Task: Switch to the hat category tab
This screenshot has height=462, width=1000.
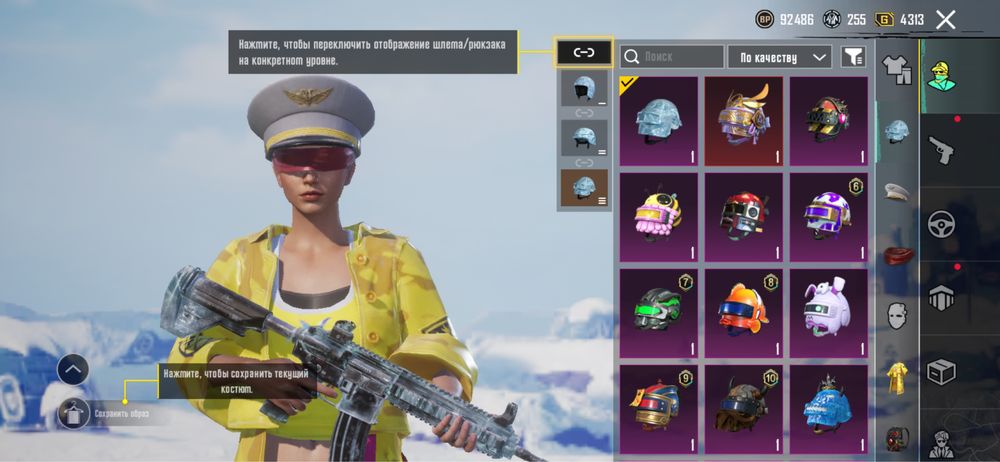Action: [x=897, y=191]
